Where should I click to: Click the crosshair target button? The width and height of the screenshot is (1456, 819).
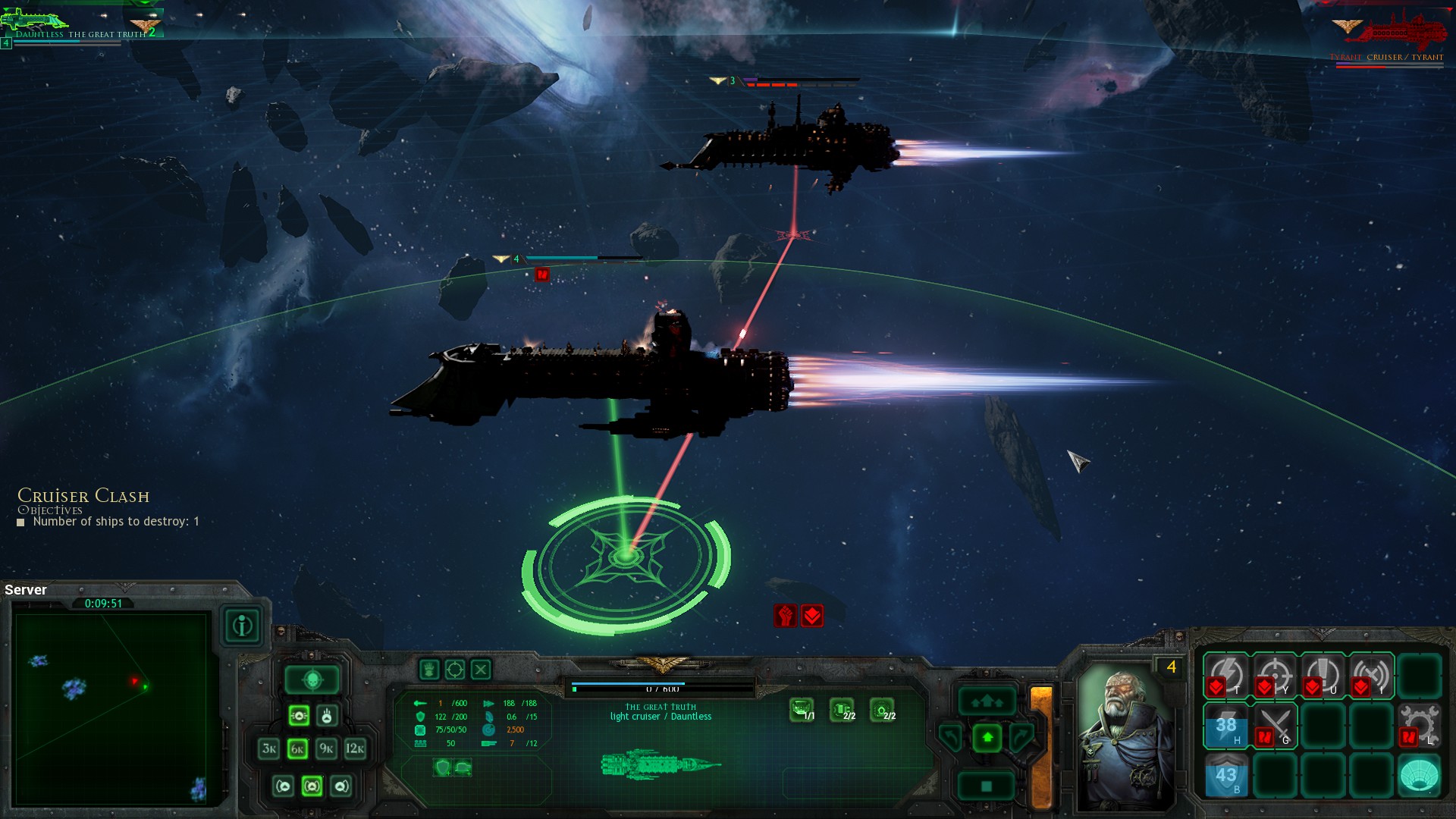pyautogui.click(x=455, y=670)
